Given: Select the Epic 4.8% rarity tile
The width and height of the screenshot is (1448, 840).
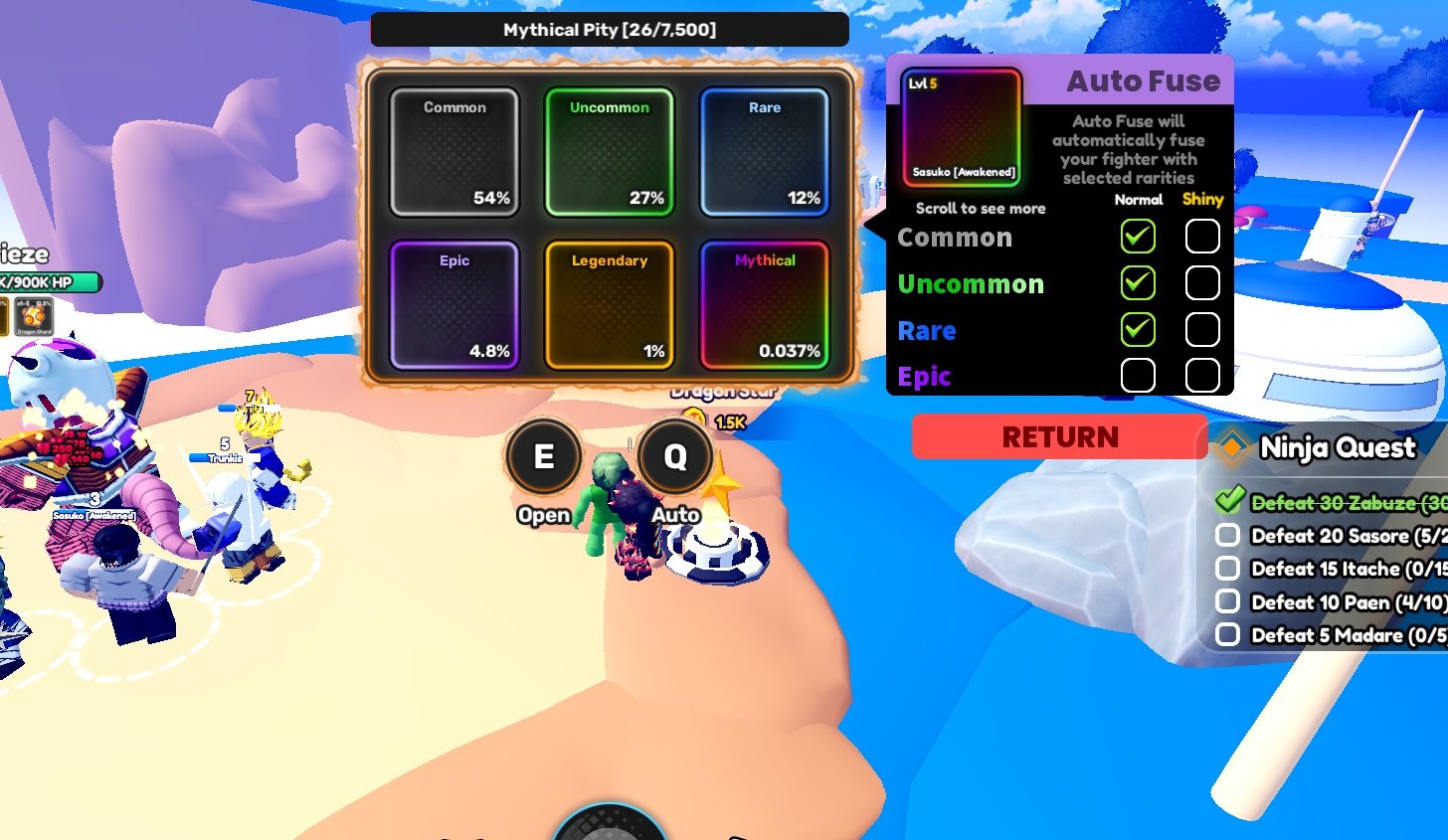Looking at the screenshot, I should tap(454, 305).
